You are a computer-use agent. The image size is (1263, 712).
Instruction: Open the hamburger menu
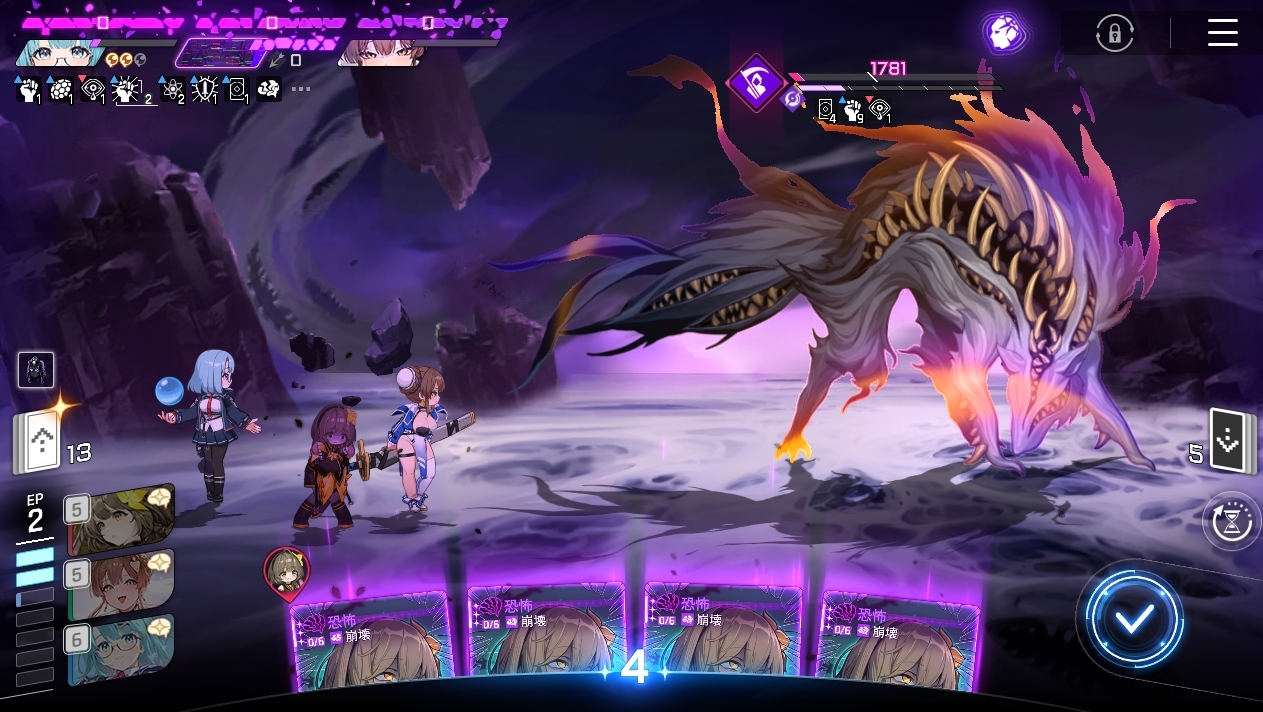point(1222,32)
